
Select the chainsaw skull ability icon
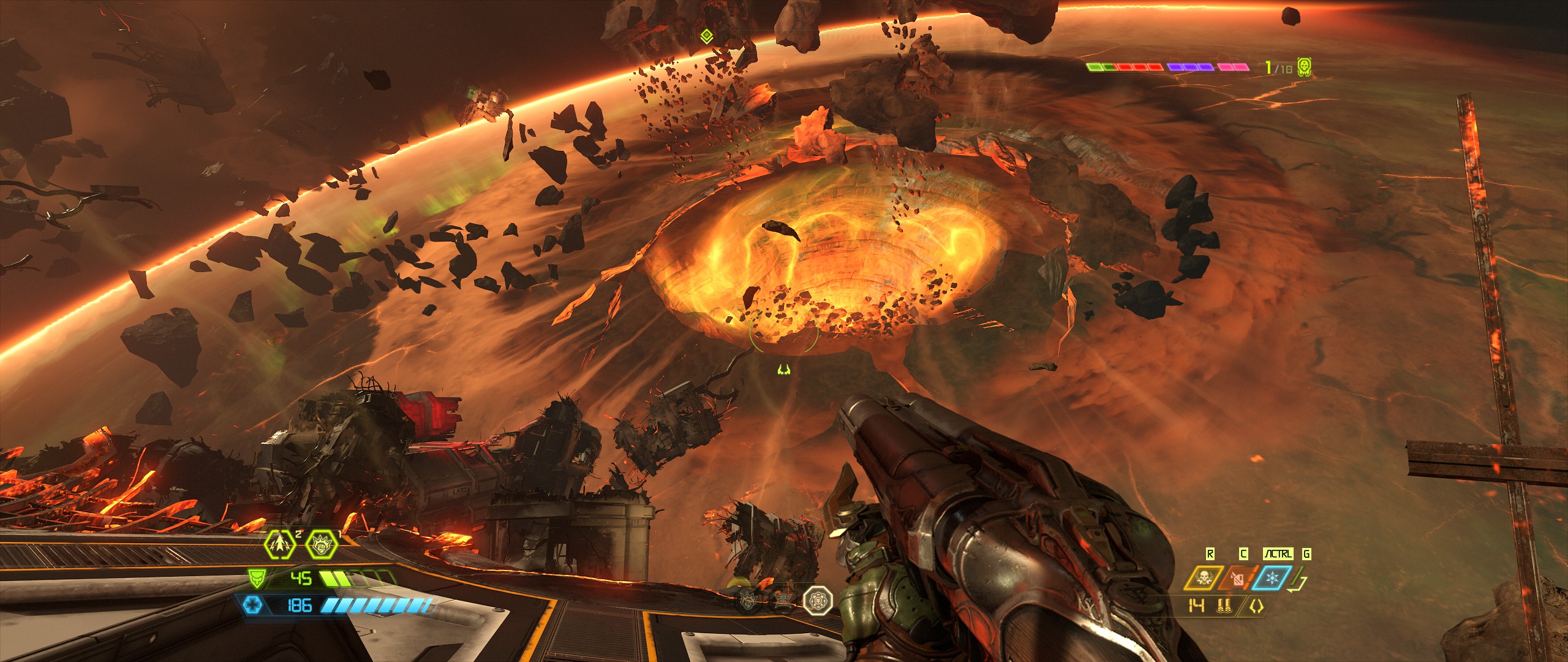click(1204, 578)
